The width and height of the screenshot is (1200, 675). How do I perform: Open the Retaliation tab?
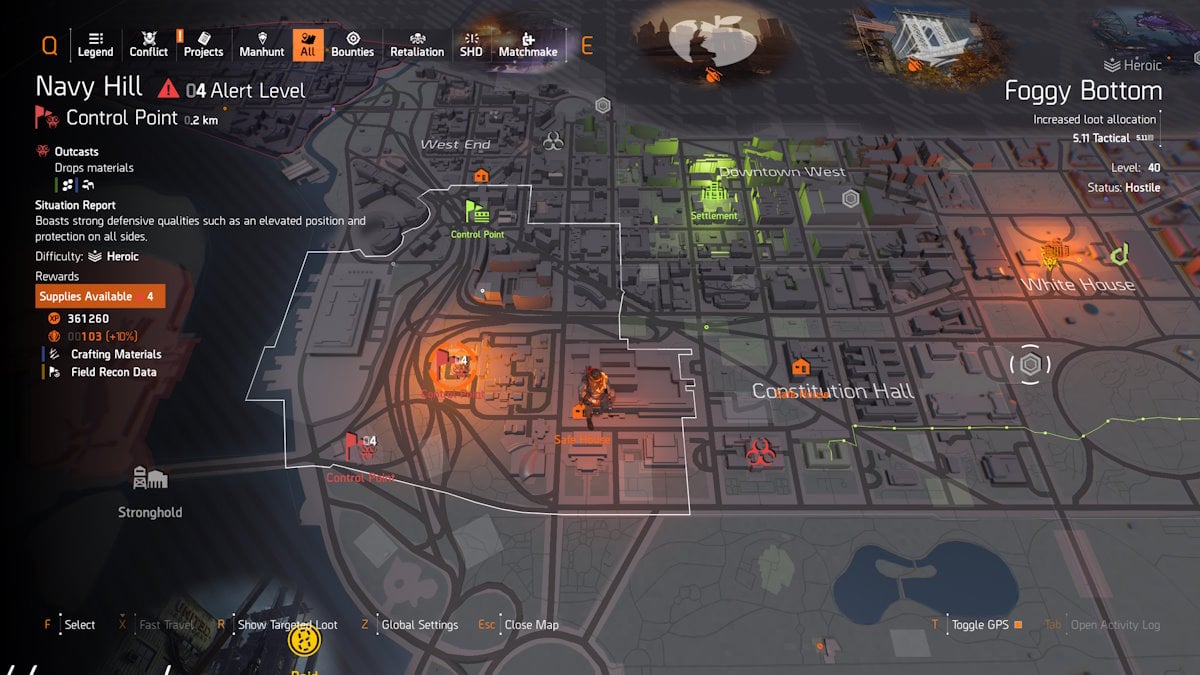417,44
